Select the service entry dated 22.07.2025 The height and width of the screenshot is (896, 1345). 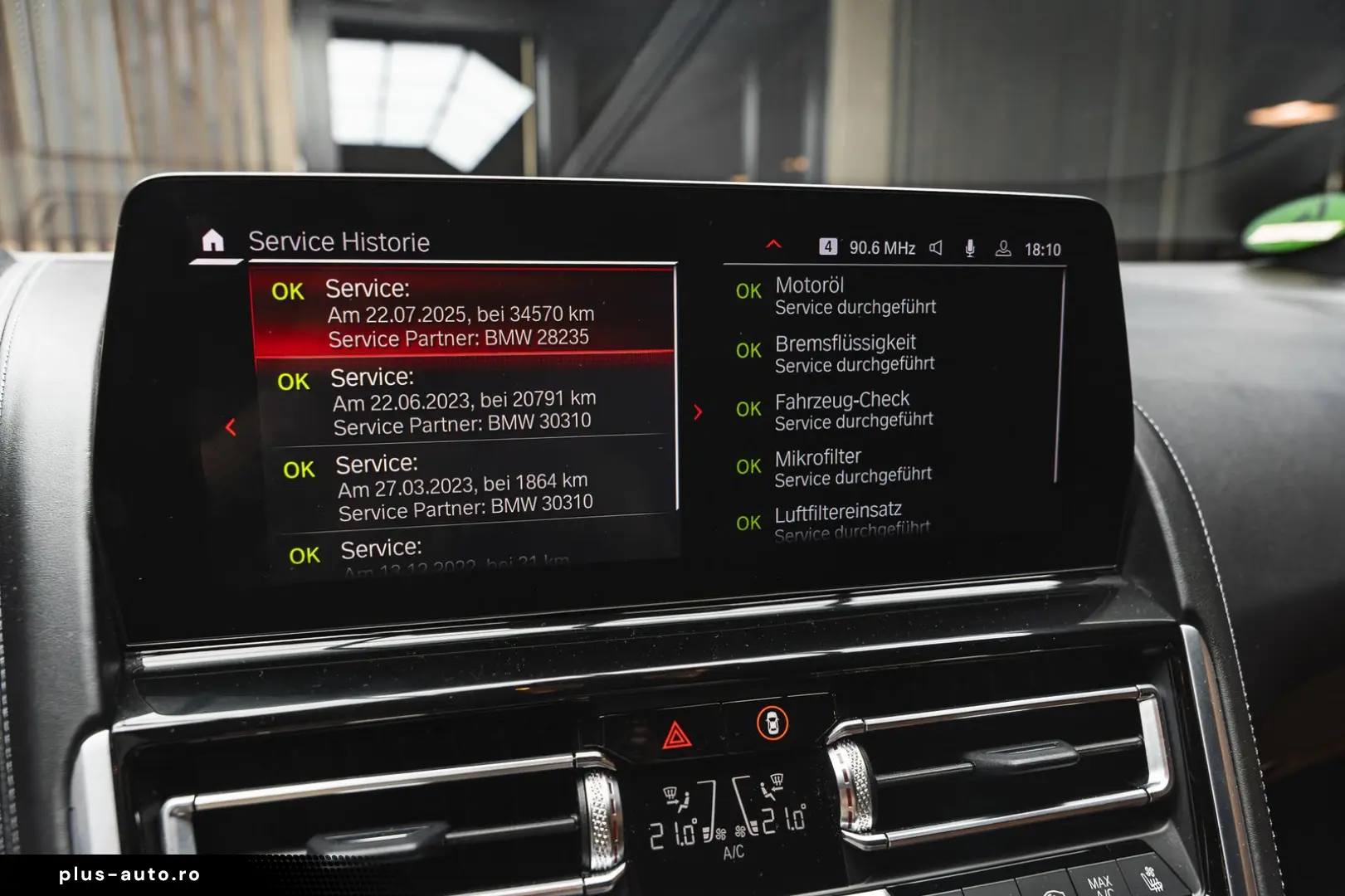tap(461, 314)
